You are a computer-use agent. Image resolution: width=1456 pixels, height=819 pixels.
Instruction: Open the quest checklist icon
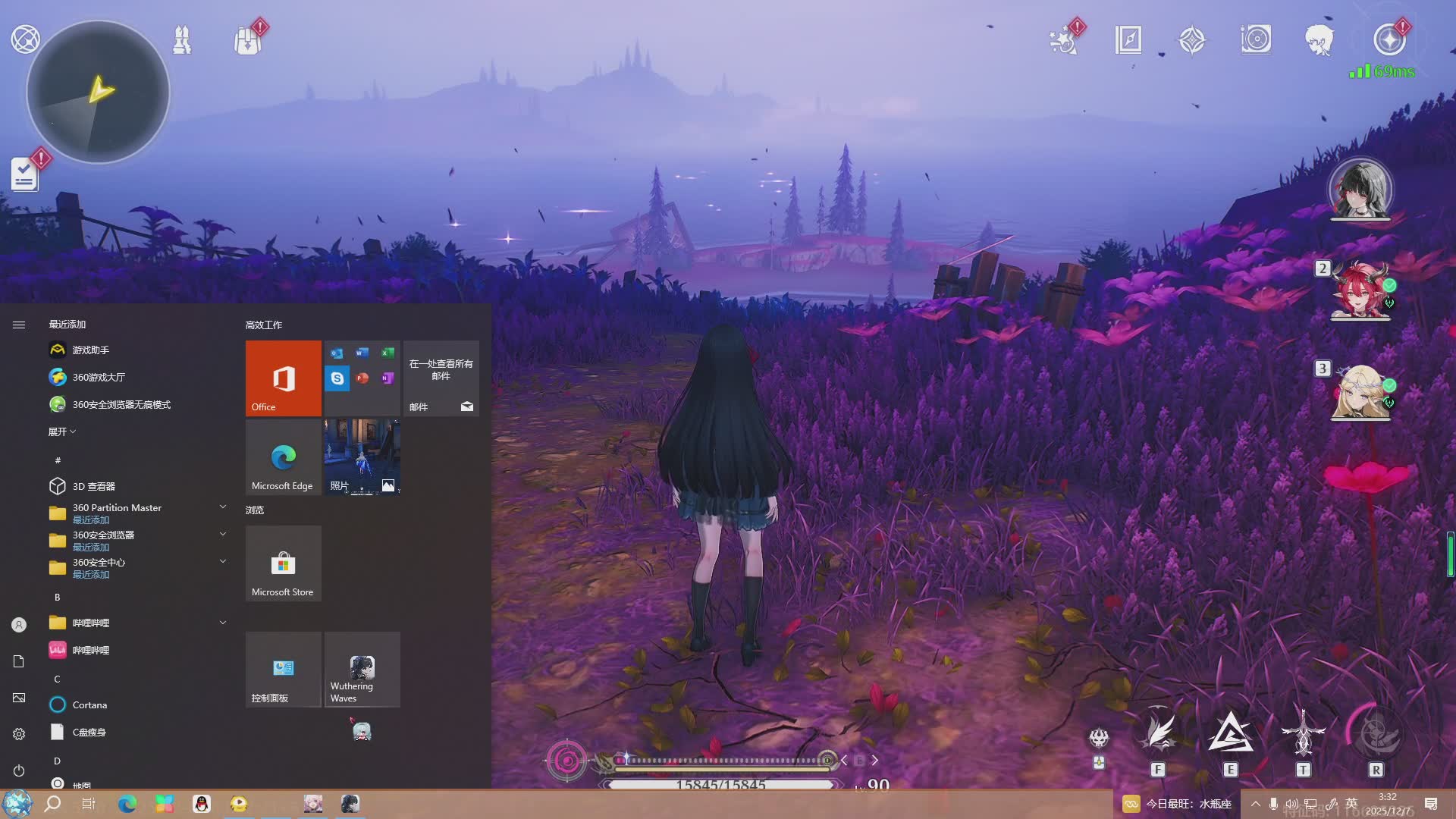[24, 174]
